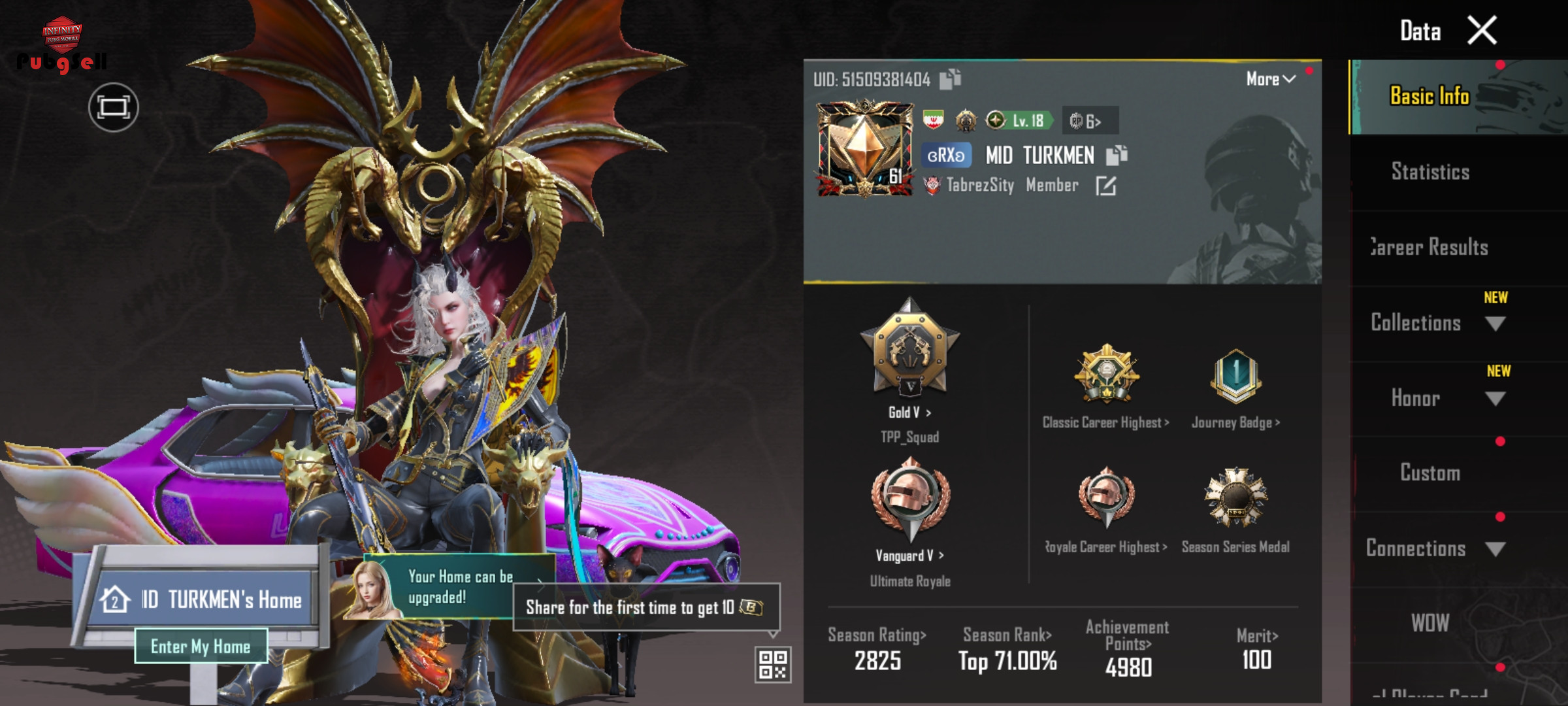Image resolution: width=1568 pixels, height=706 pixels.
Task: Select the Basic Info tab
Action: coord(1429,97)
